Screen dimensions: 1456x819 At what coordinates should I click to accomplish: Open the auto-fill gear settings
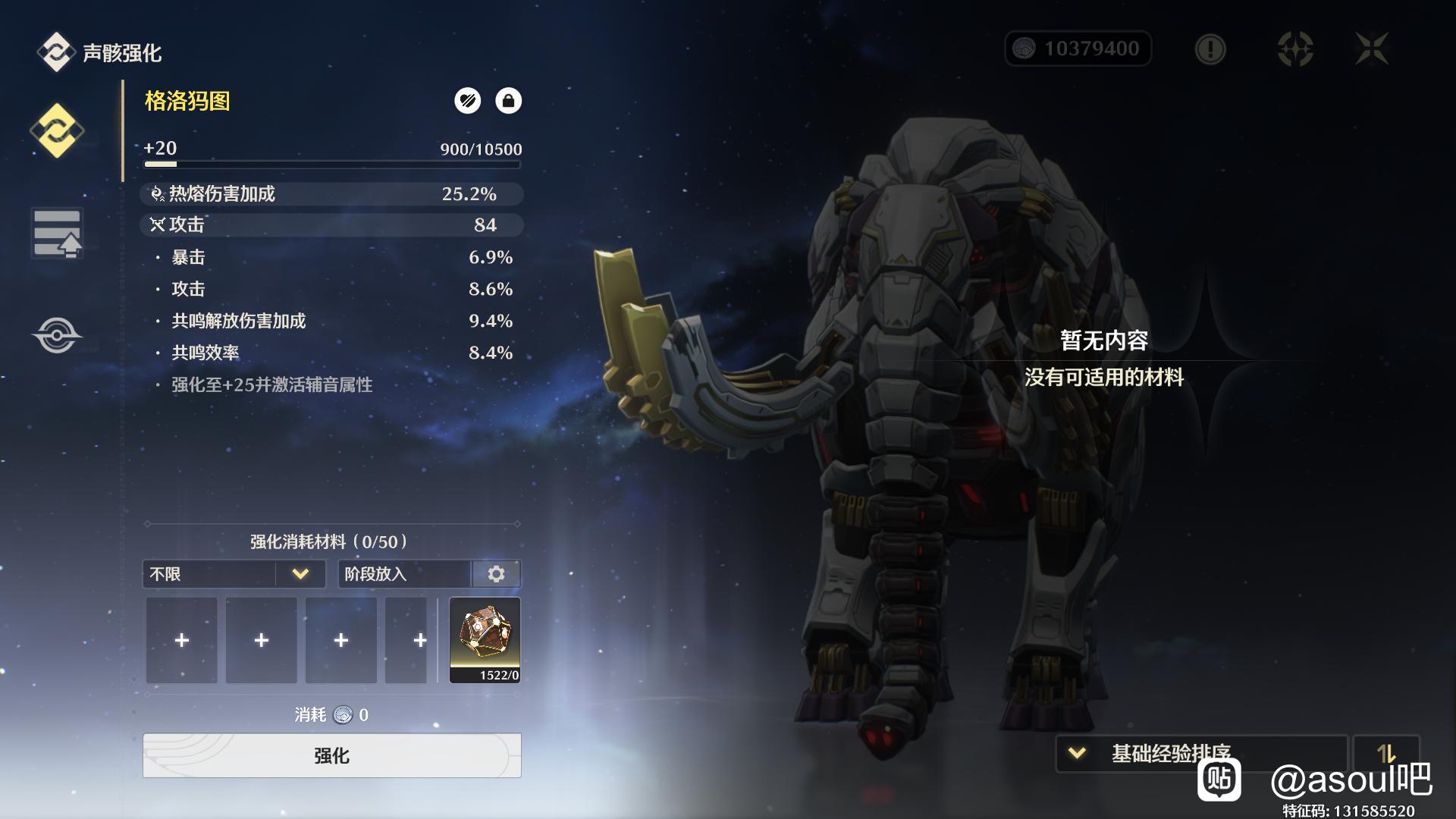coord(497,574)
